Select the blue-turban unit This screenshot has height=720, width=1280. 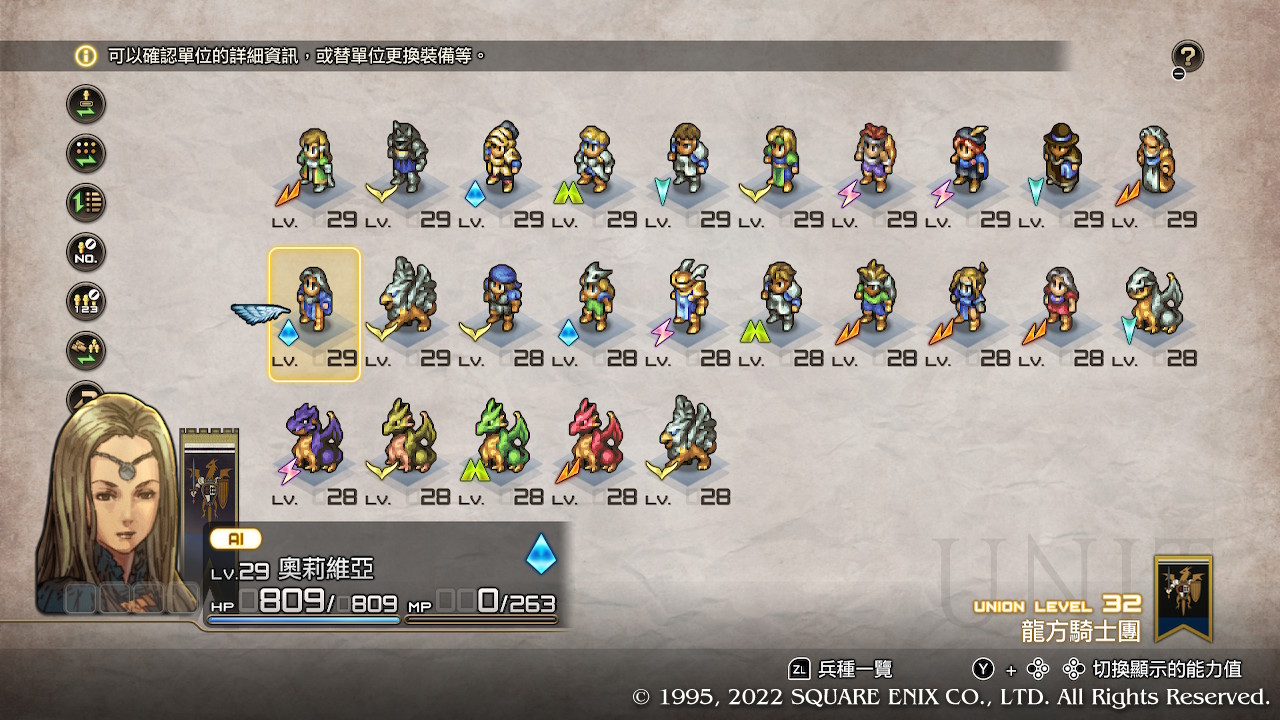coord(500,300)
